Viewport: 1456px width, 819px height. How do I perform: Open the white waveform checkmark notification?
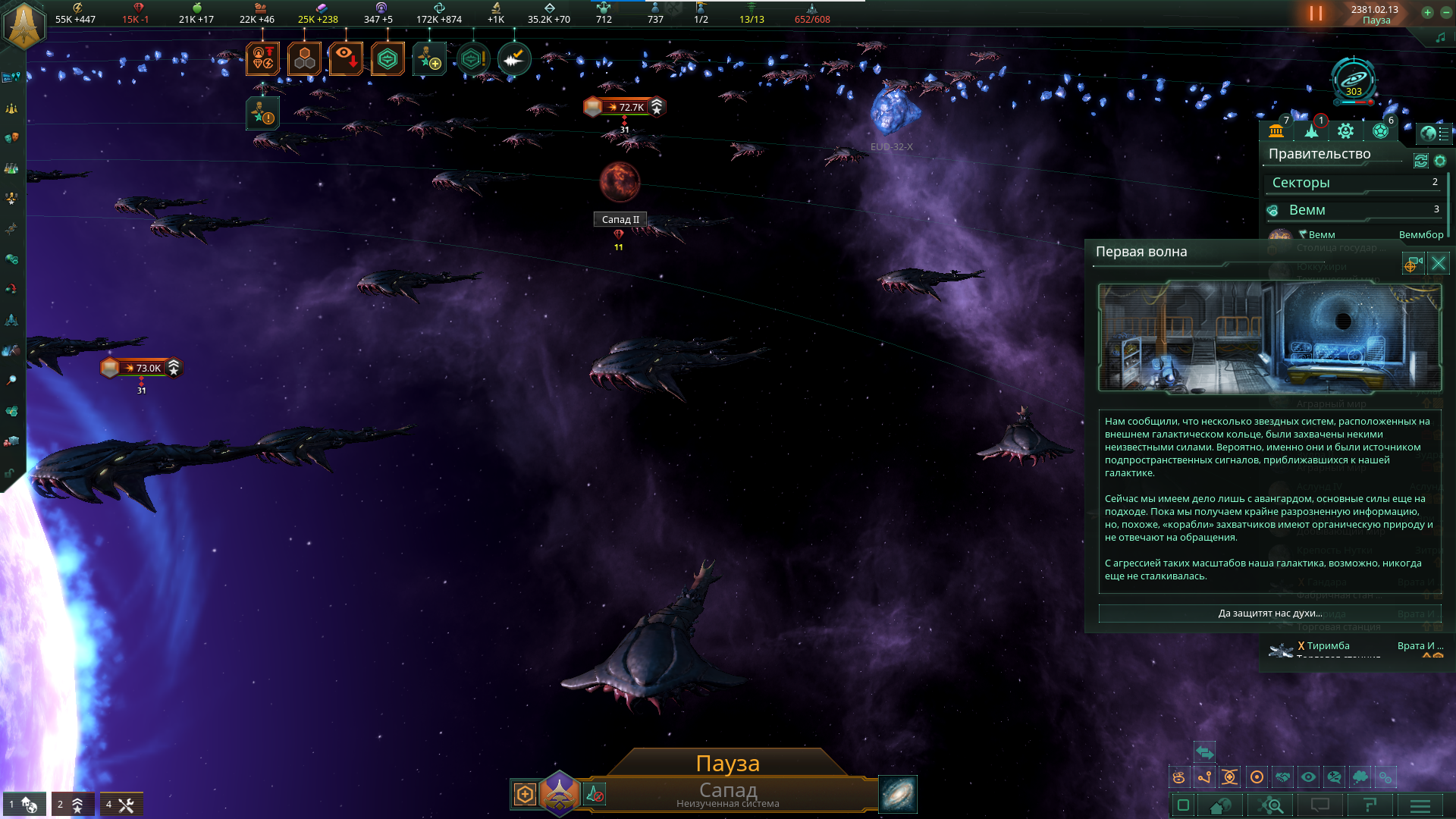pyautogui.click(x=514, y=58)
